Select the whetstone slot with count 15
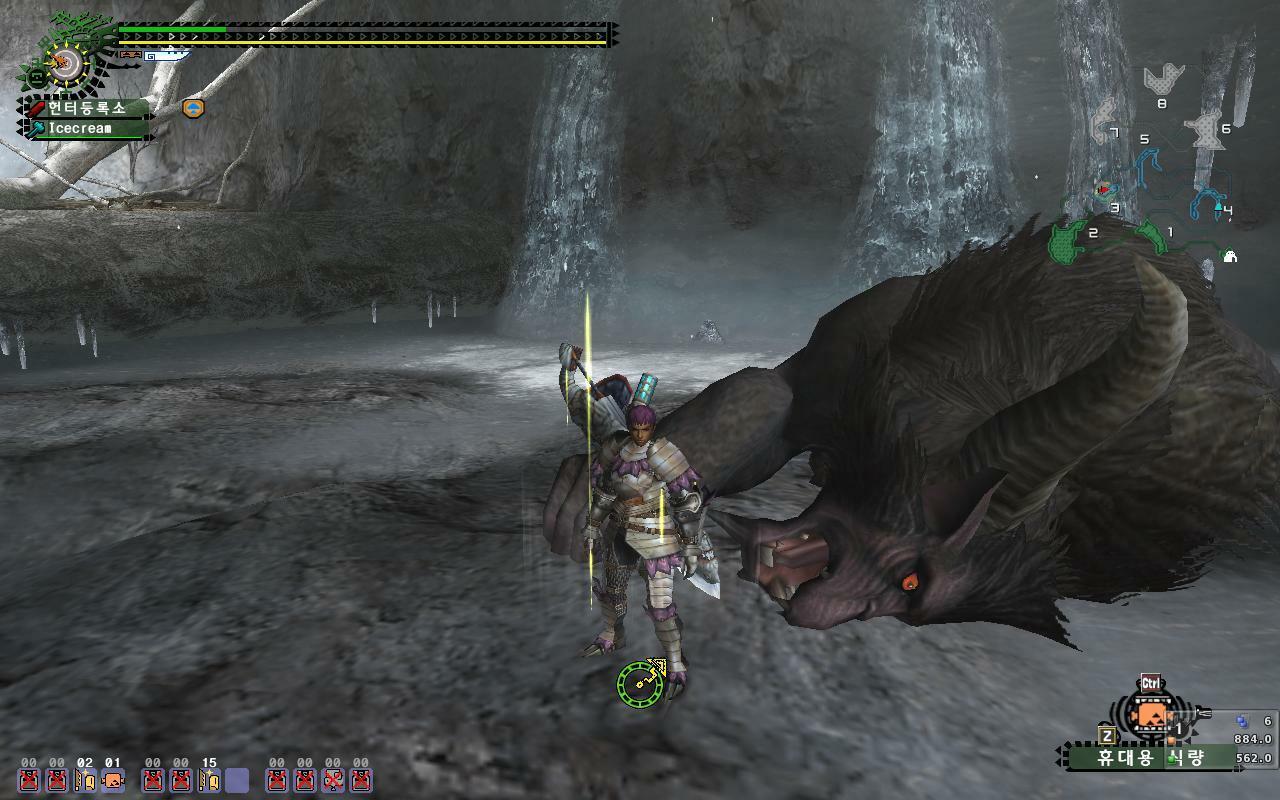This screenshot has height=800, width=1280. point(209,780)
